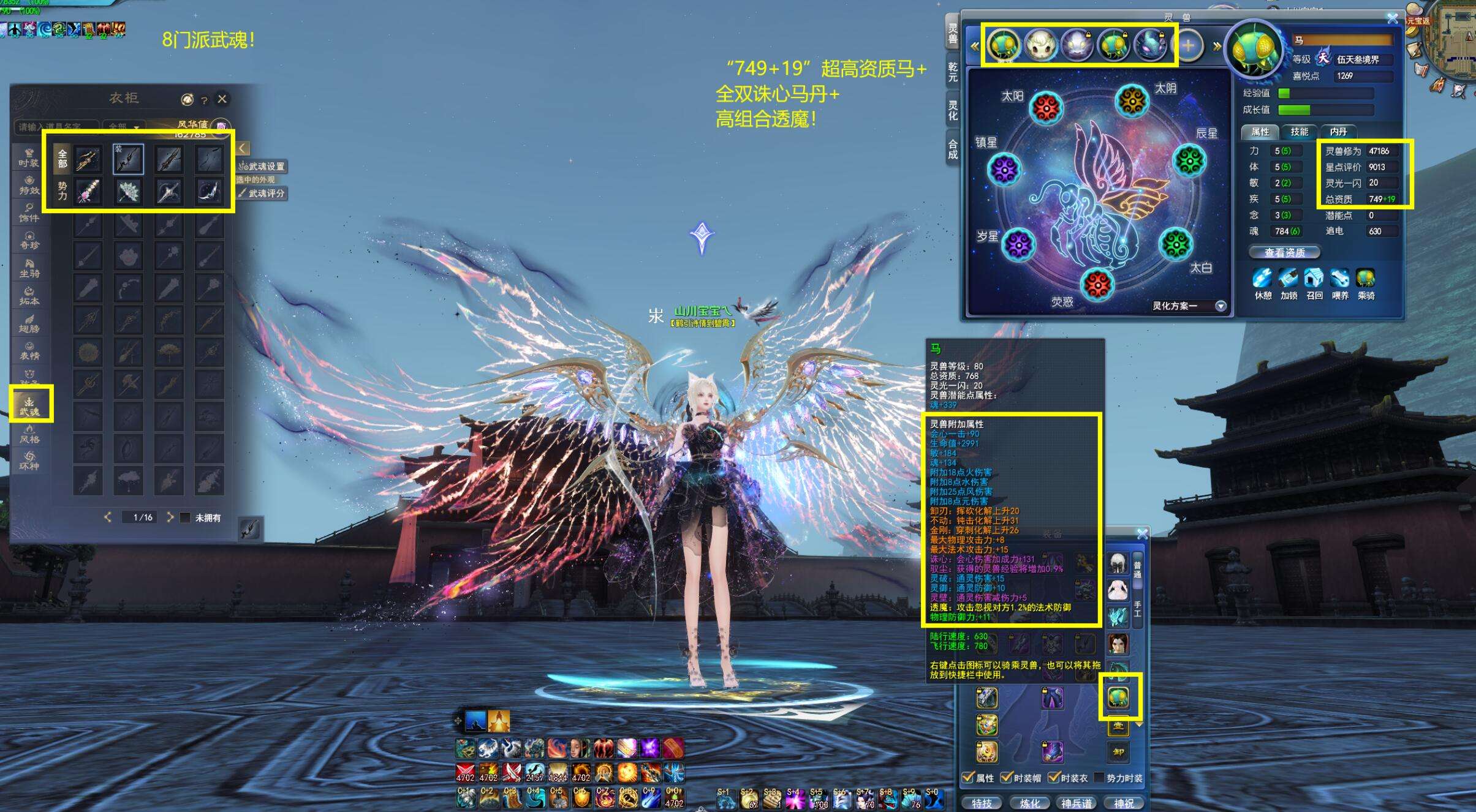This screenshot has height=812, width=1476.
Task: Select the white fluffy pet portrait
Action: (x=1040, y=45)
